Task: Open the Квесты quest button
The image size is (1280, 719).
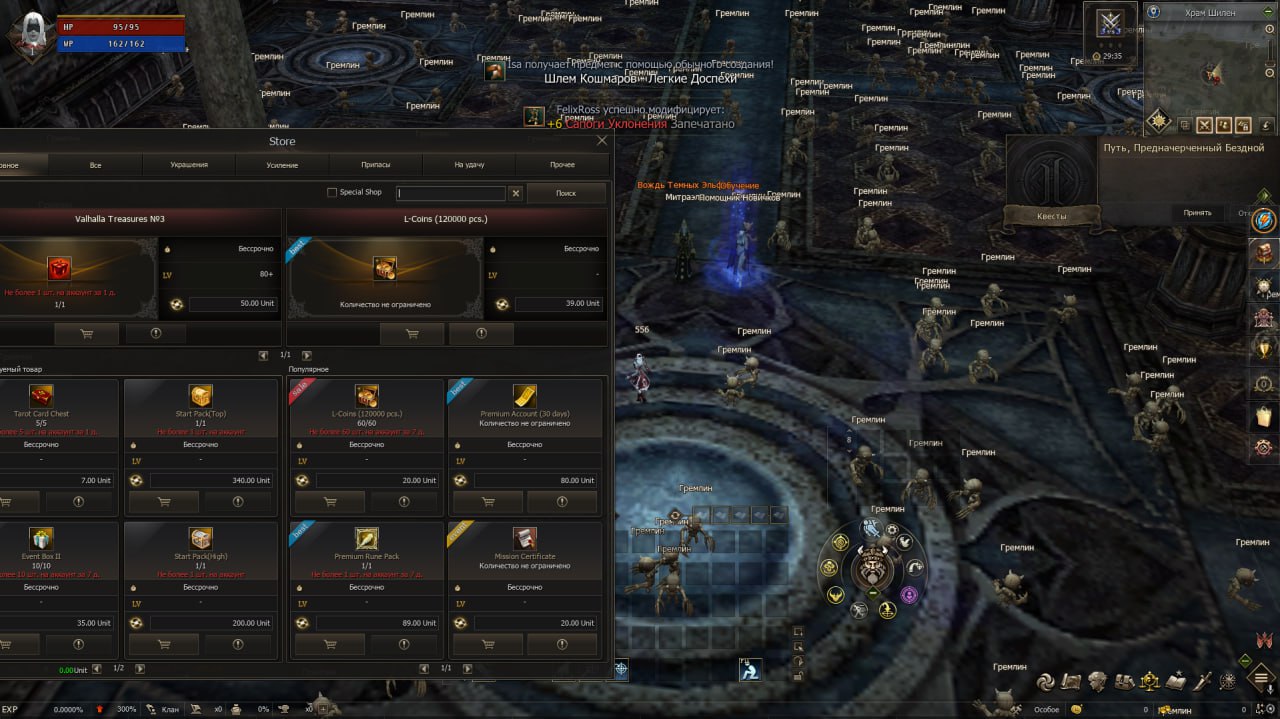Action: click(1051, 216)
